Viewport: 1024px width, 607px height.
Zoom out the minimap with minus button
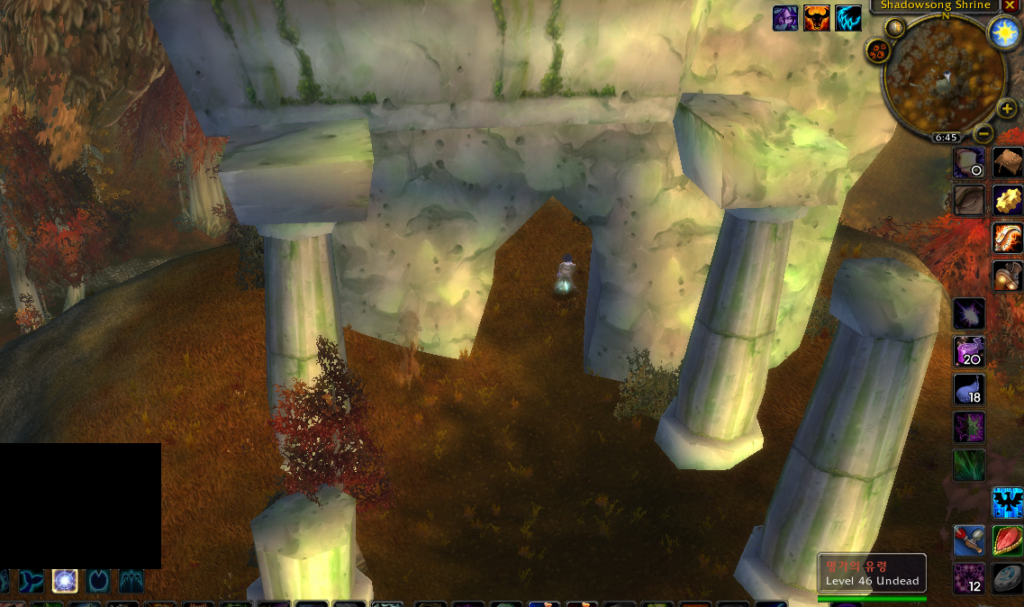[983, 132]
